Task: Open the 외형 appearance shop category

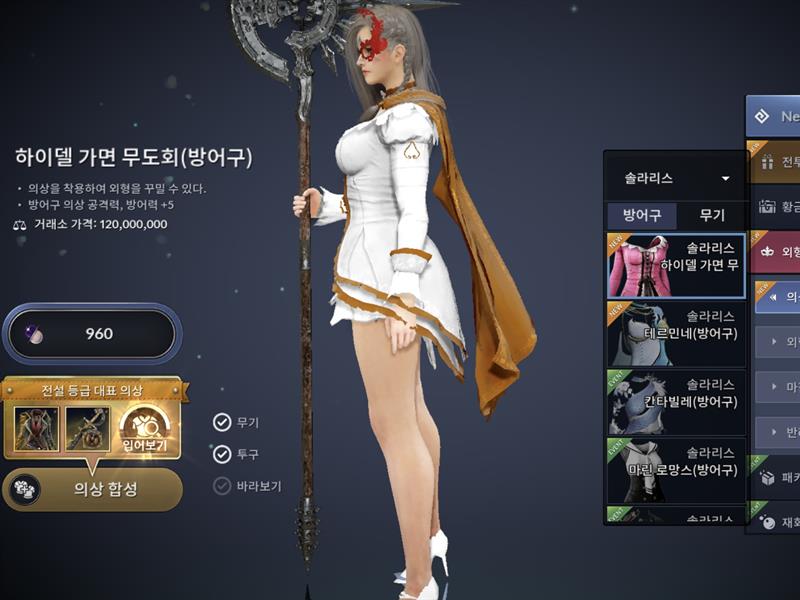Action: point(775,251)
